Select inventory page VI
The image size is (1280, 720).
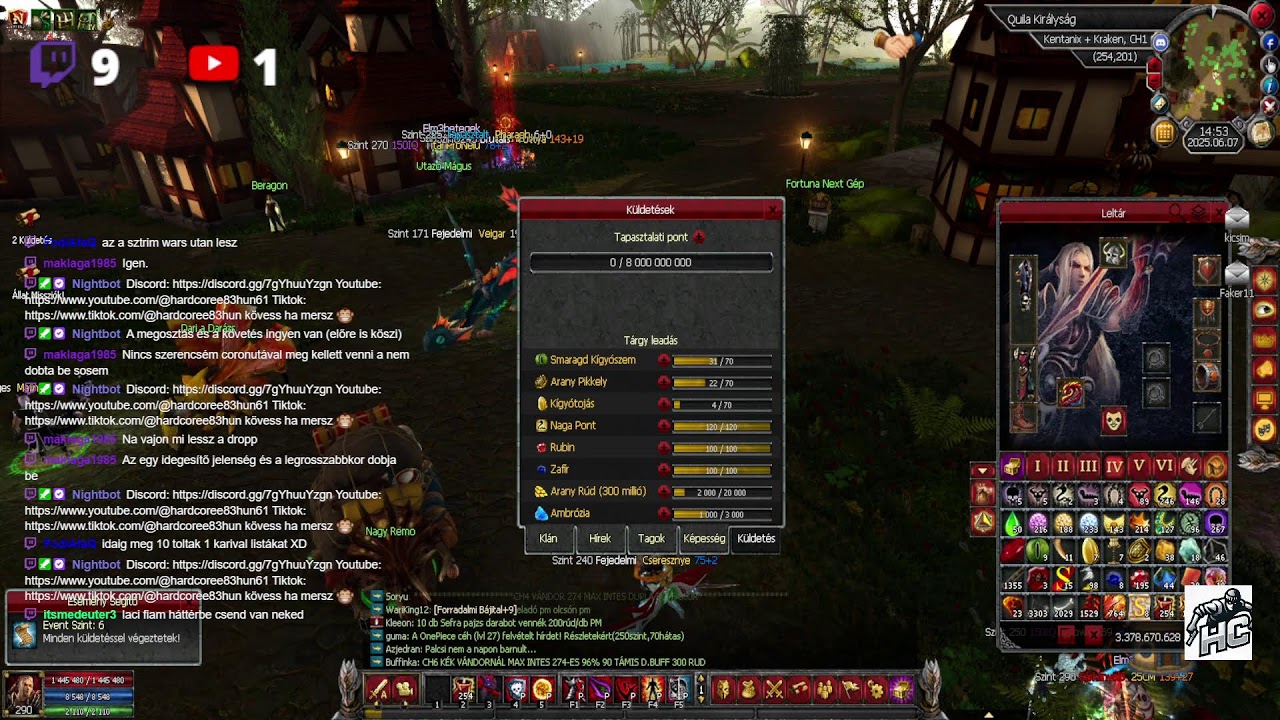point(1164,467)
